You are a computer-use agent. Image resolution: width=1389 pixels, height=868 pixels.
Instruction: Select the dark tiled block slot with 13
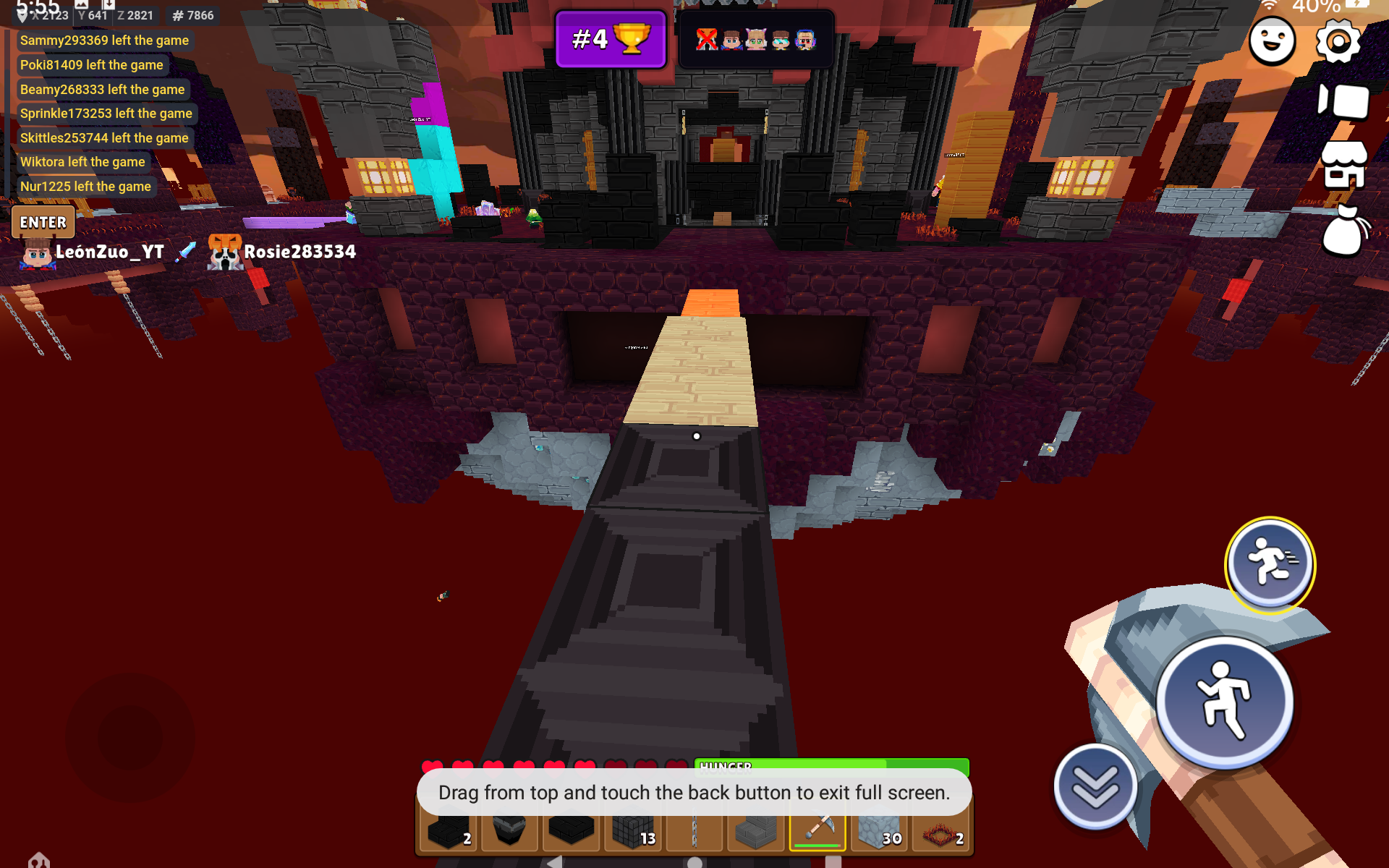633,832
